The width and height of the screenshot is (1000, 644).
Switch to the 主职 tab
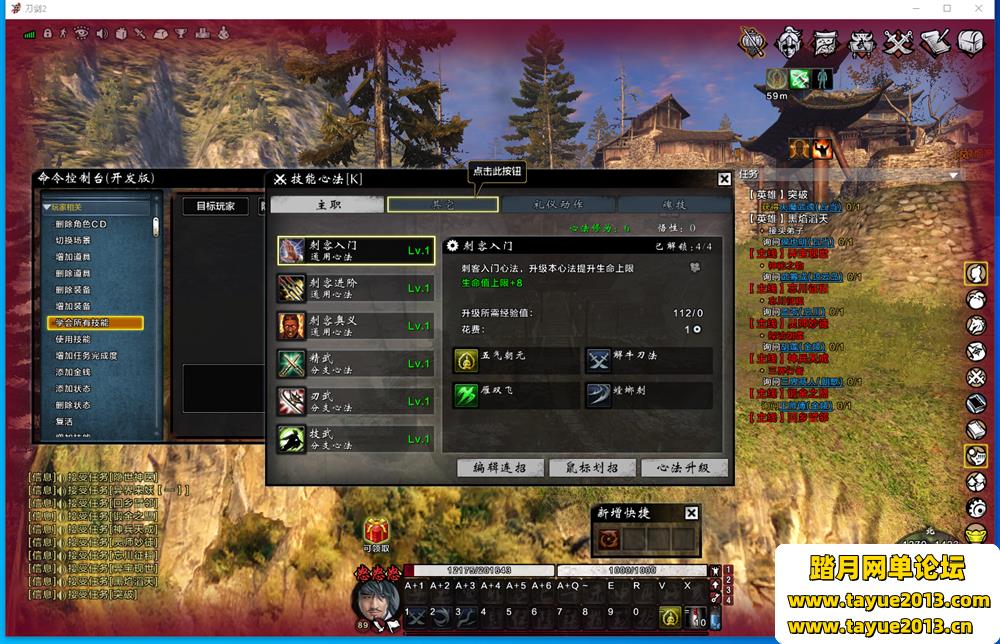pos(327,204)
